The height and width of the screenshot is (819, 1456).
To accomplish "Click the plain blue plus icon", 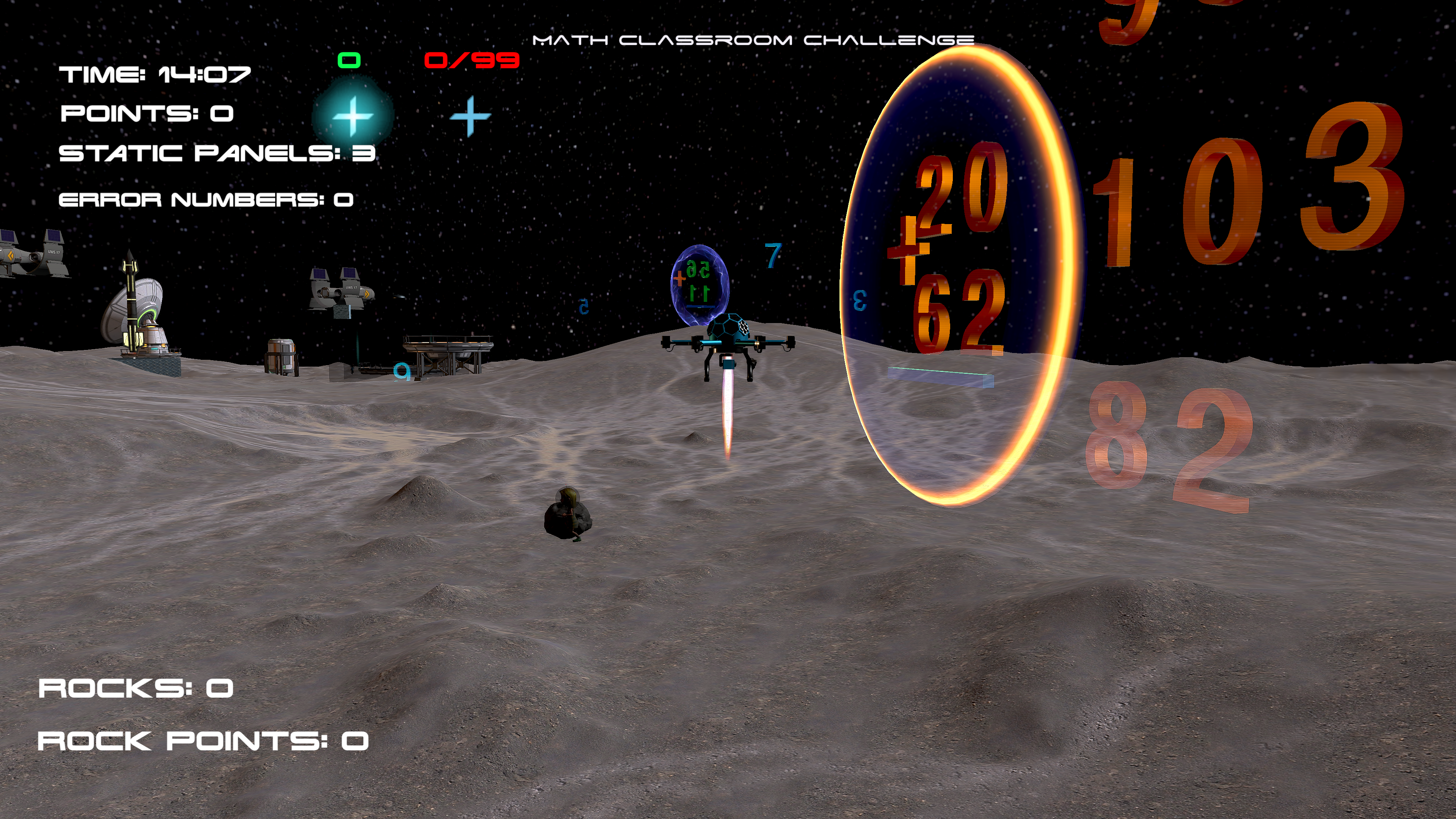I will point(470,116).
